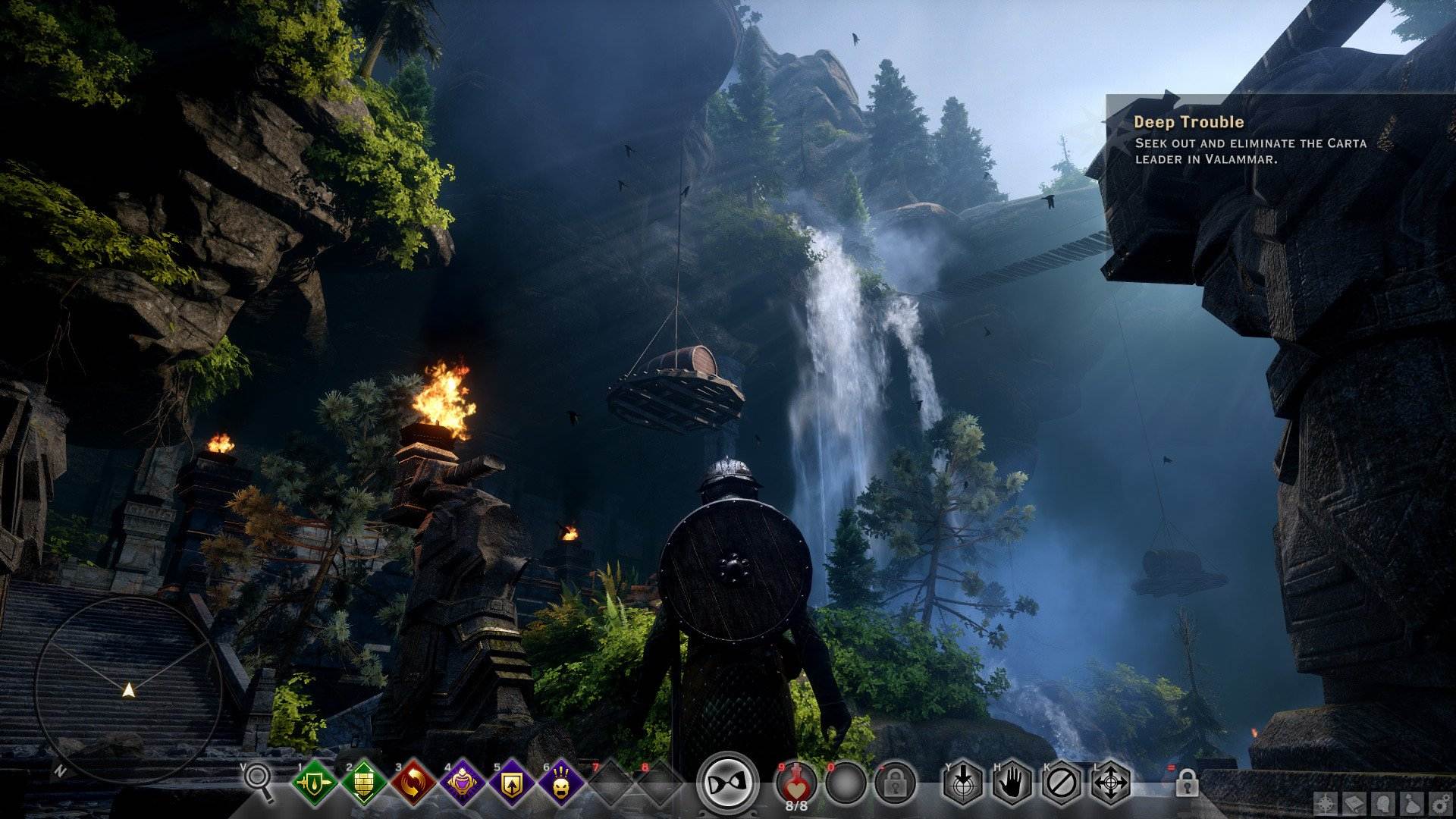Enable the Disengage command

pyautogui.click(x=1061, y=785)
